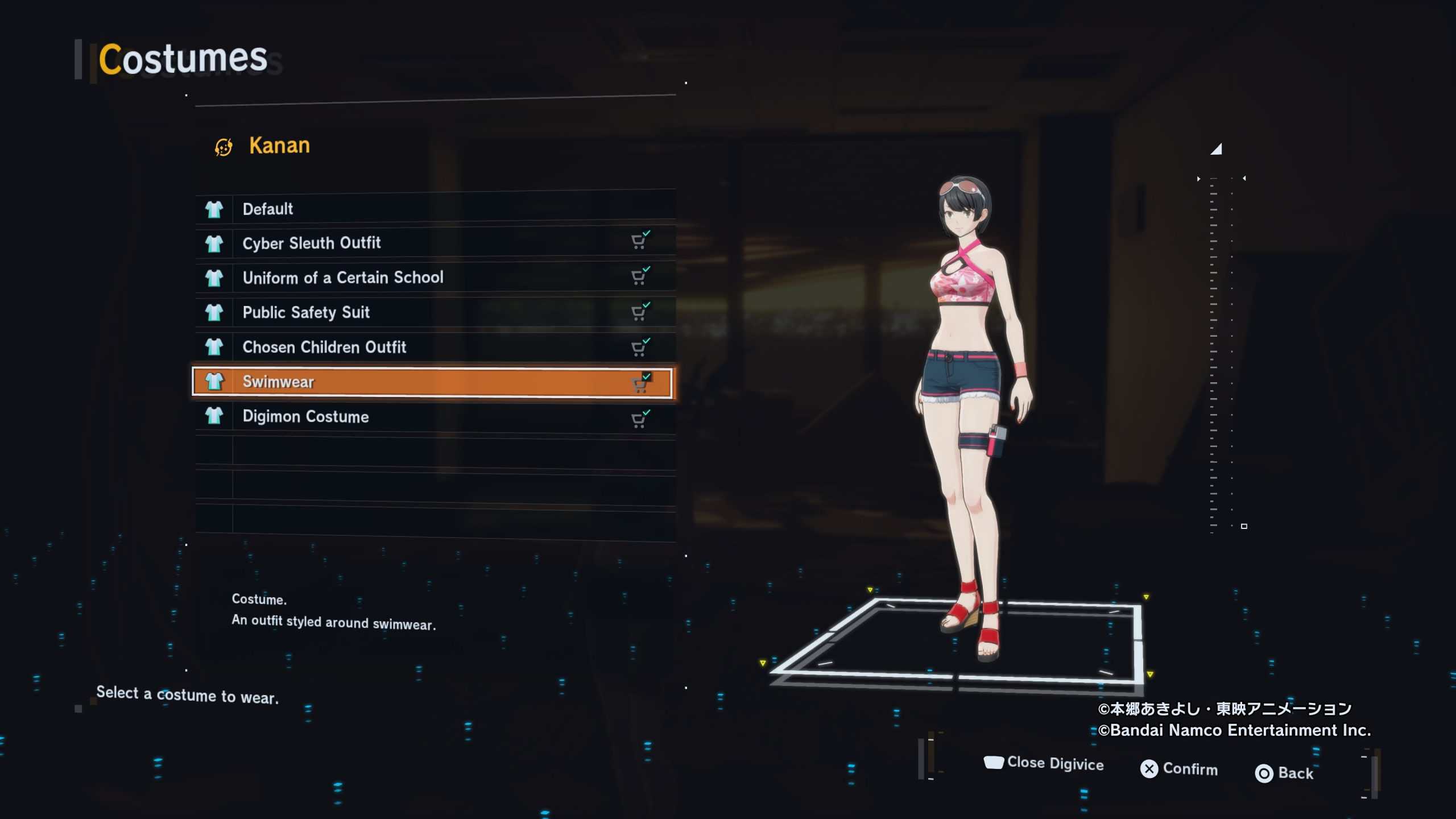
Task: Pick Uniform of a Certain School
Action: pos(435,278)
